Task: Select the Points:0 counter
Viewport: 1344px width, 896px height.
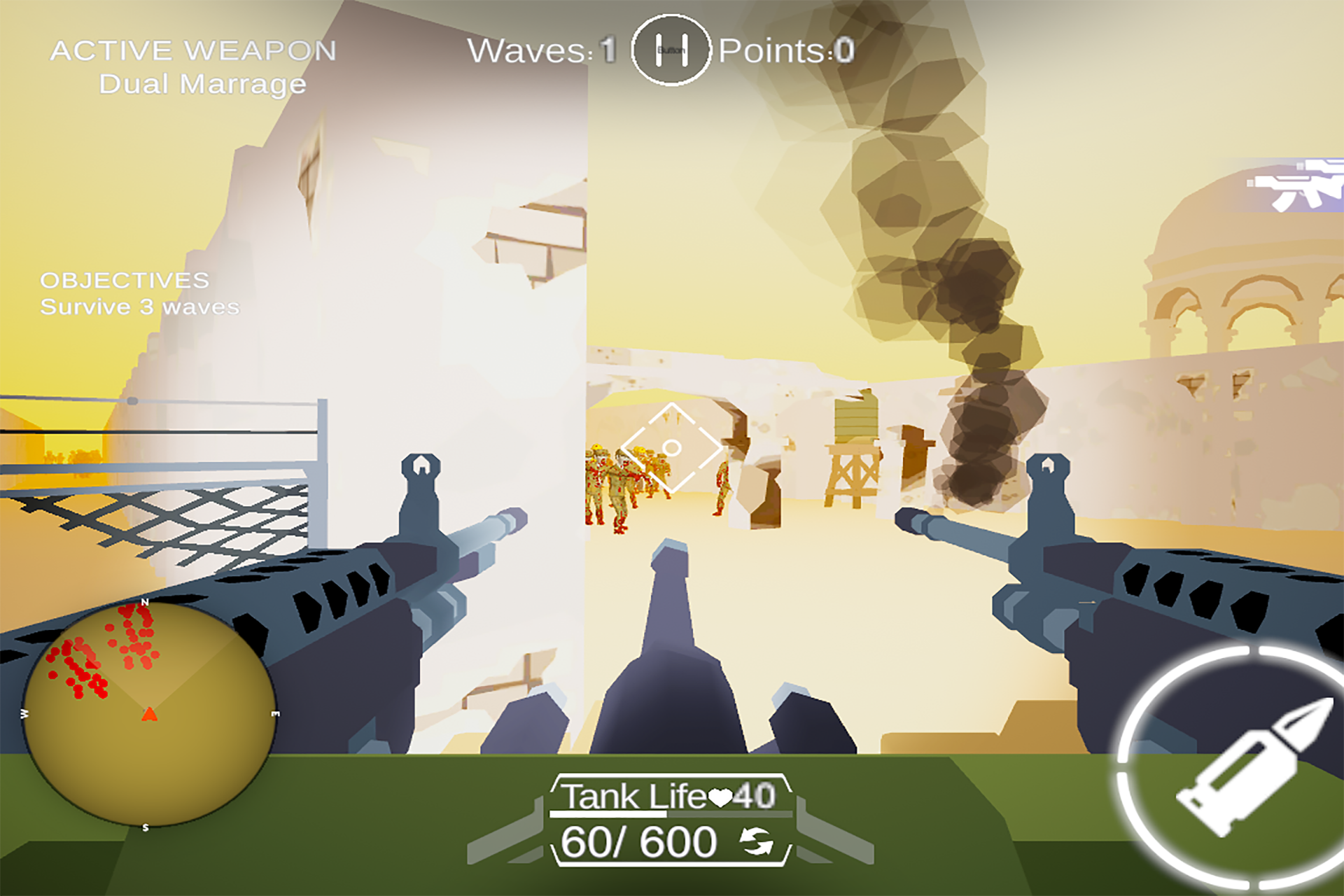Action: pyautogui.click(x=784, y=50)
